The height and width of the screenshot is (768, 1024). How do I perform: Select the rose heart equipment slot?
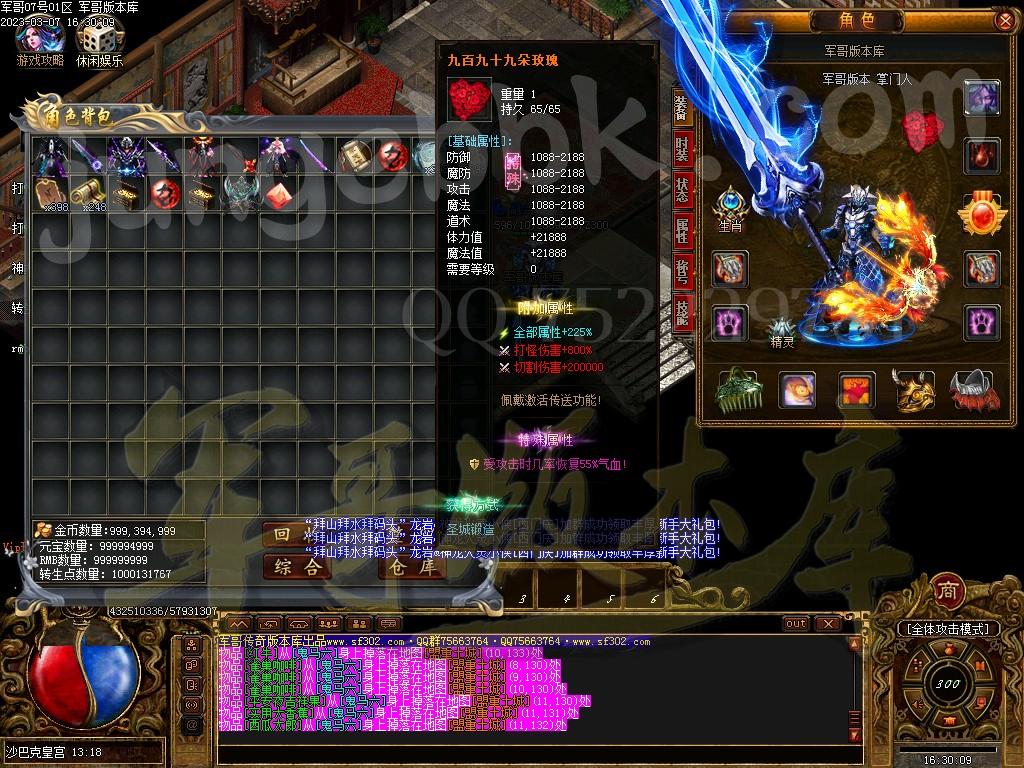coord(920,129)
